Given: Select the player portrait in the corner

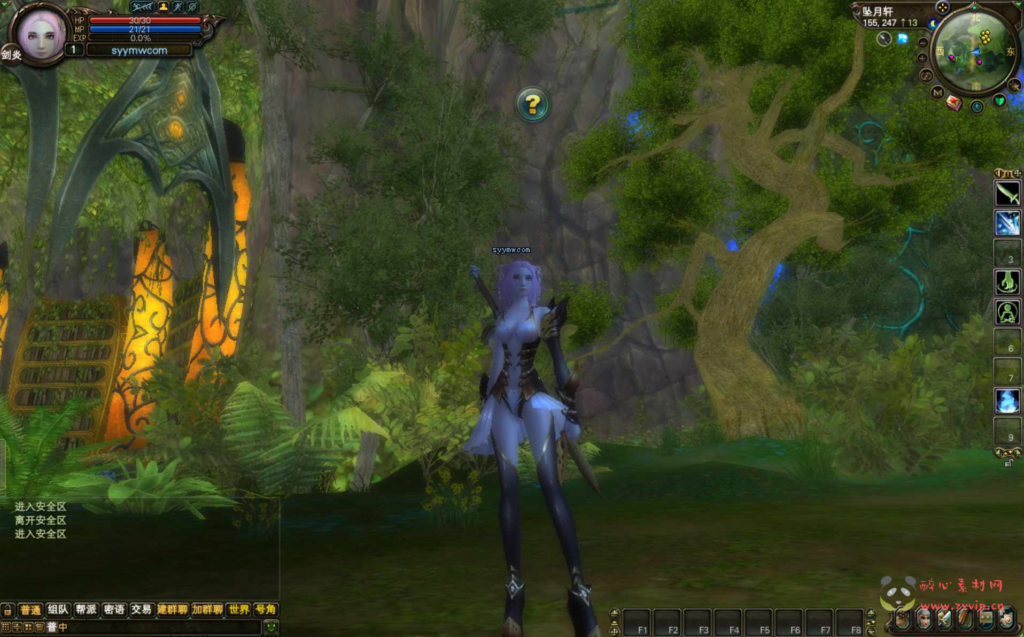Looking at the screenshot, I should 40,36.
